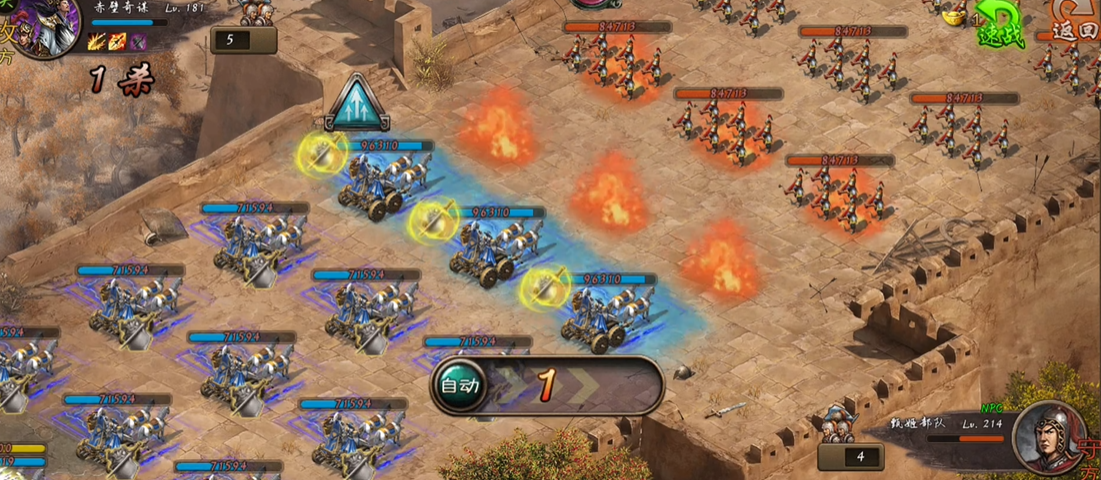1101x480 pixels.
Task: Tap the yellow flame slash skill icon
Action: [99, 41]
